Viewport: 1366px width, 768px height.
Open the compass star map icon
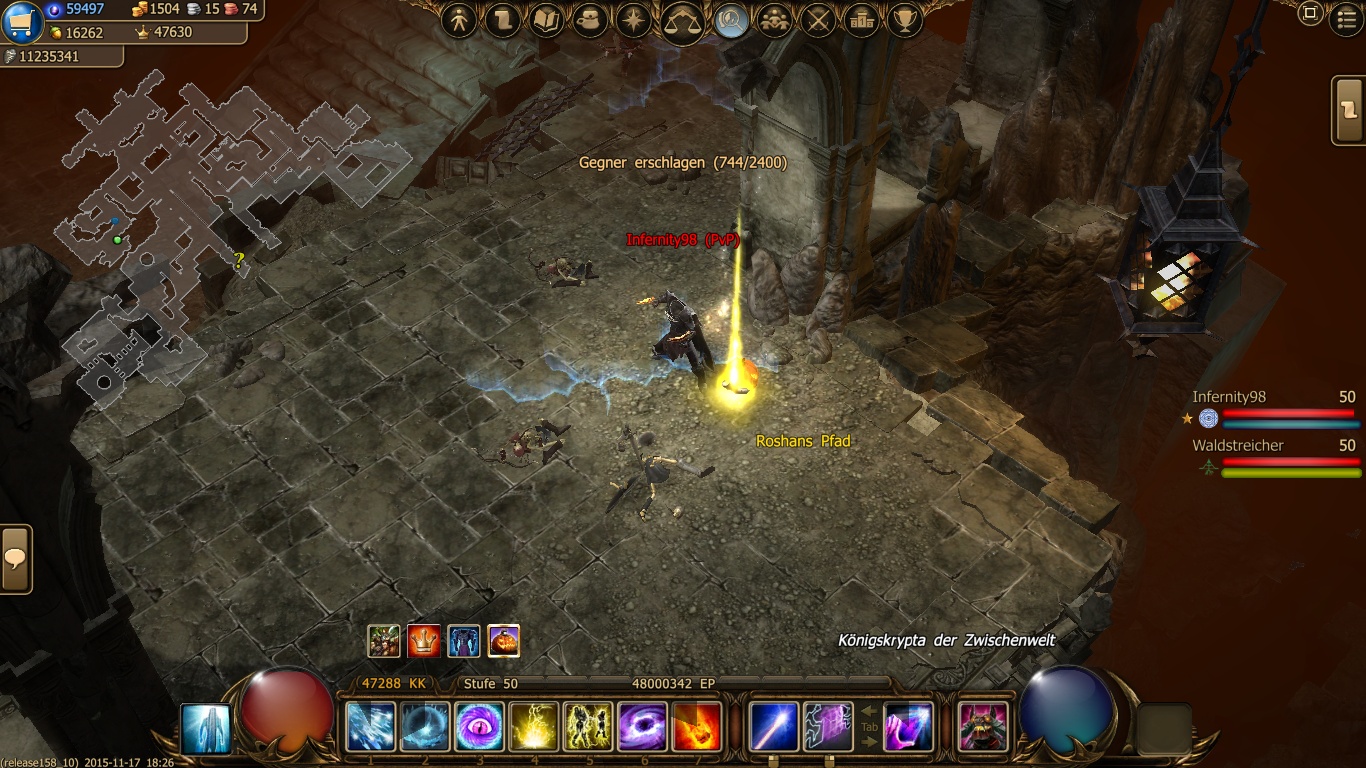(634, 20)
